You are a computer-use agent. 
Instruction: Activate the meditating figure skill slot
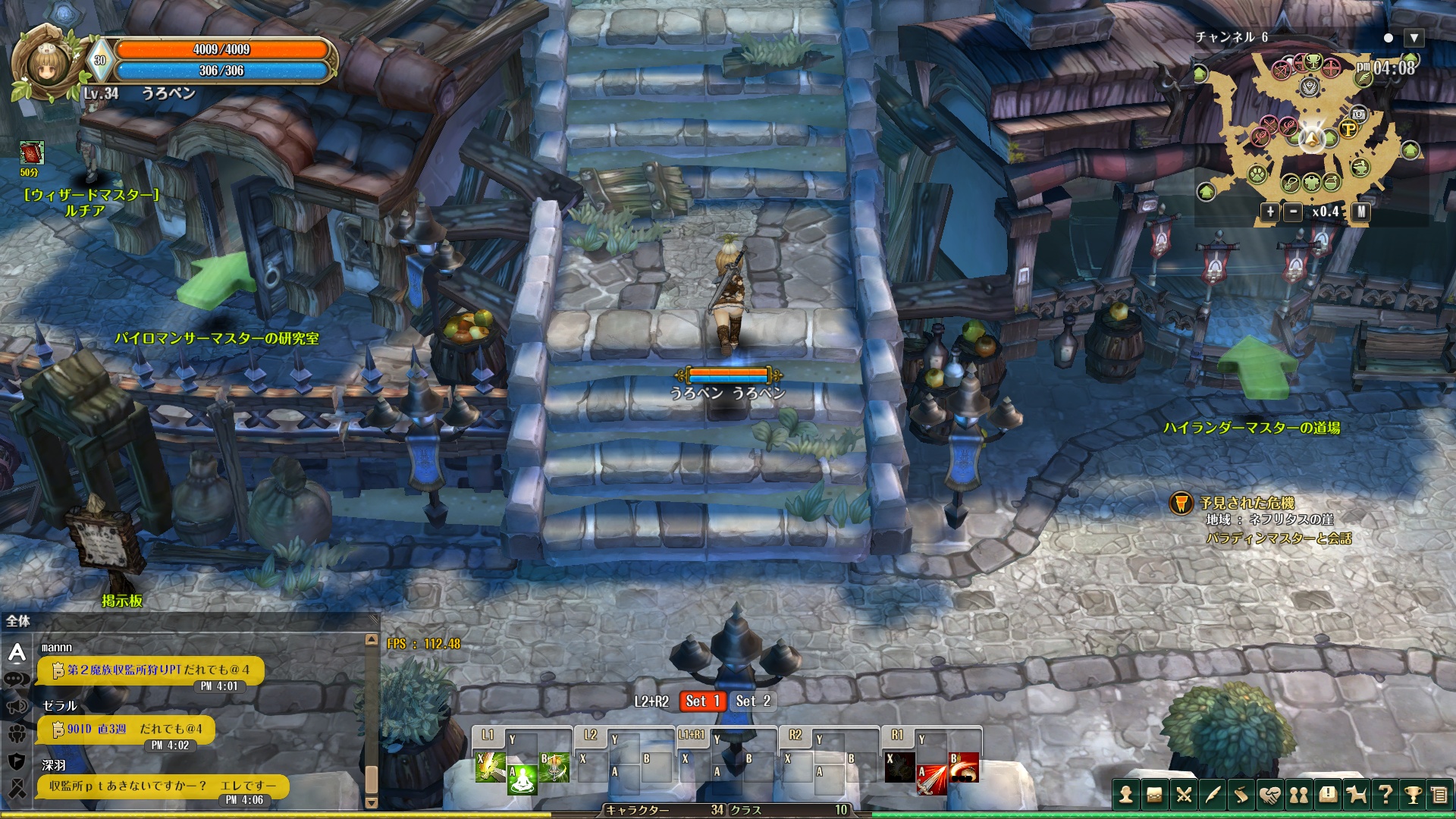click(x=522, y=780)
